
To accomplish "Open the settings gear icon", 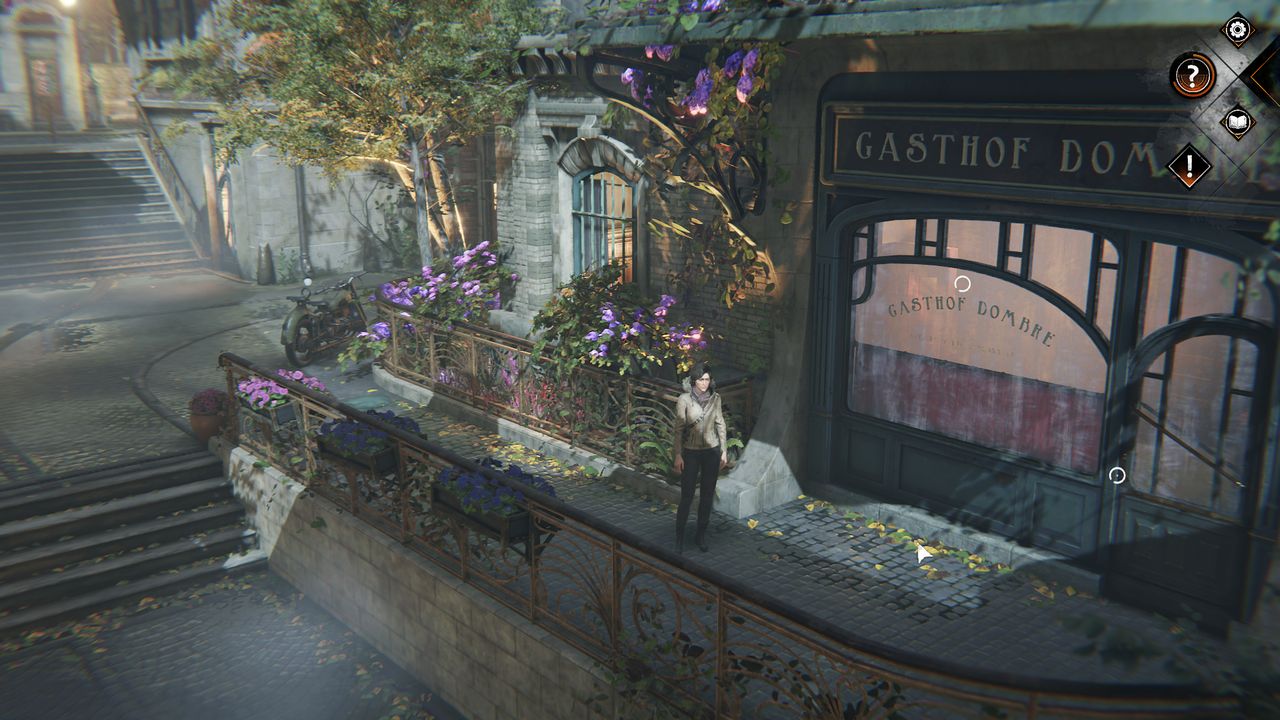I will (1238, 29).
